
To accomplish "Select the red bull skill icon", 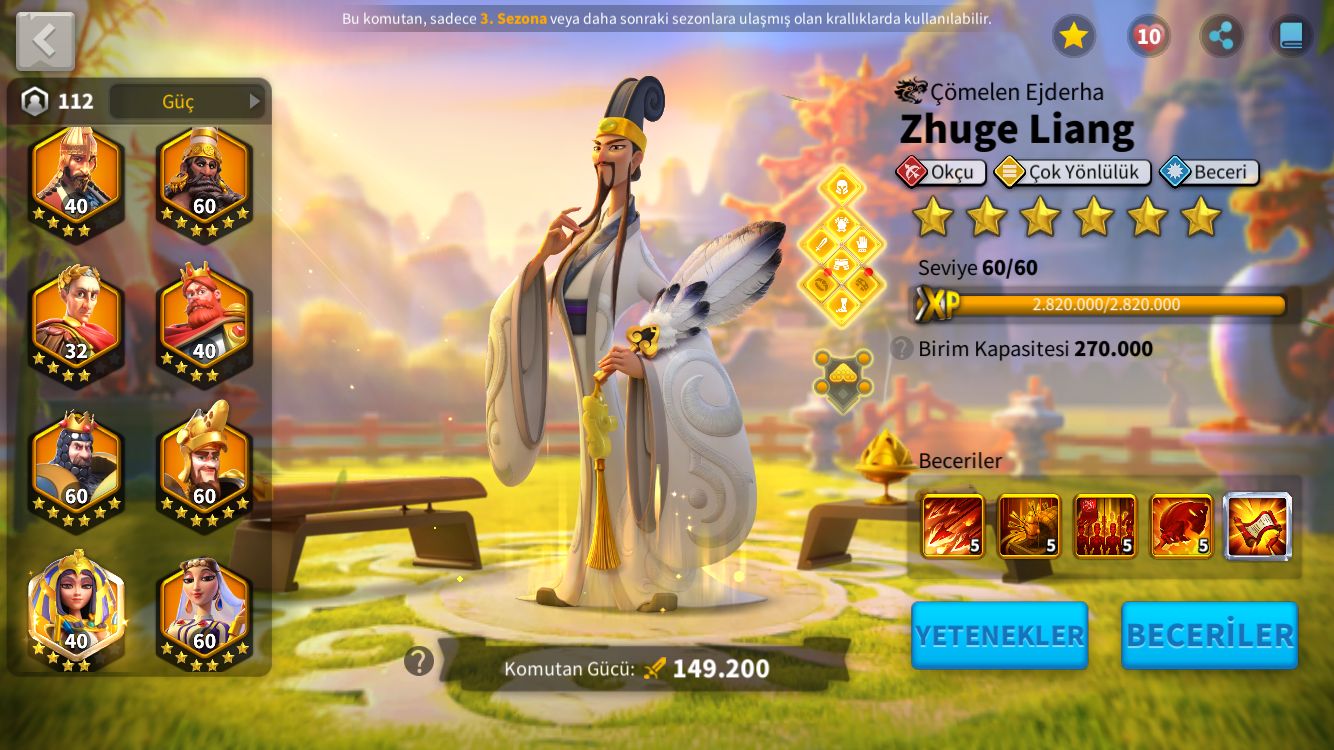I will [1181, 526].
